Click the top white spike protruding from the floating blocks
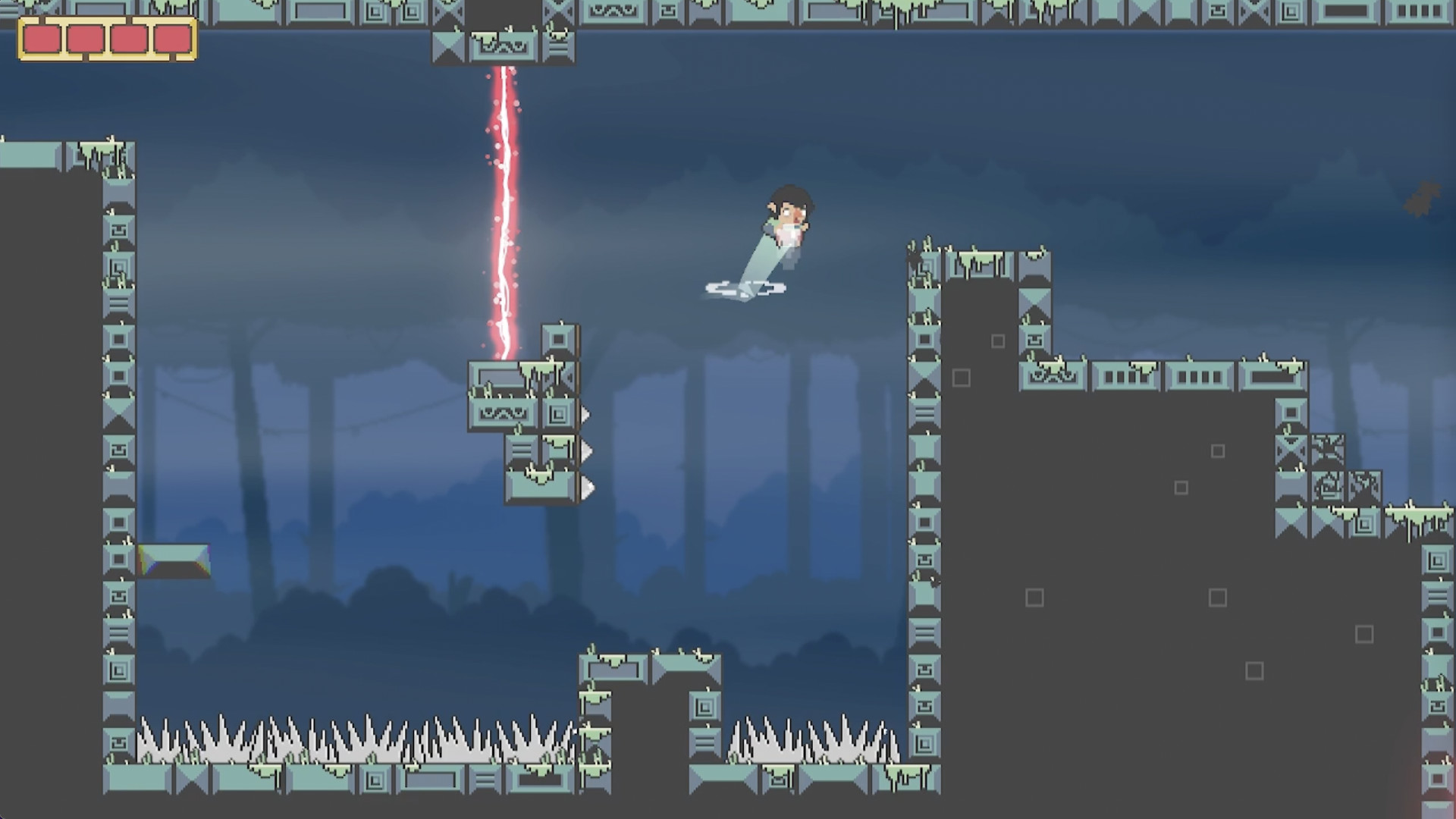The image size is (1456, 819). click(585, 415)
